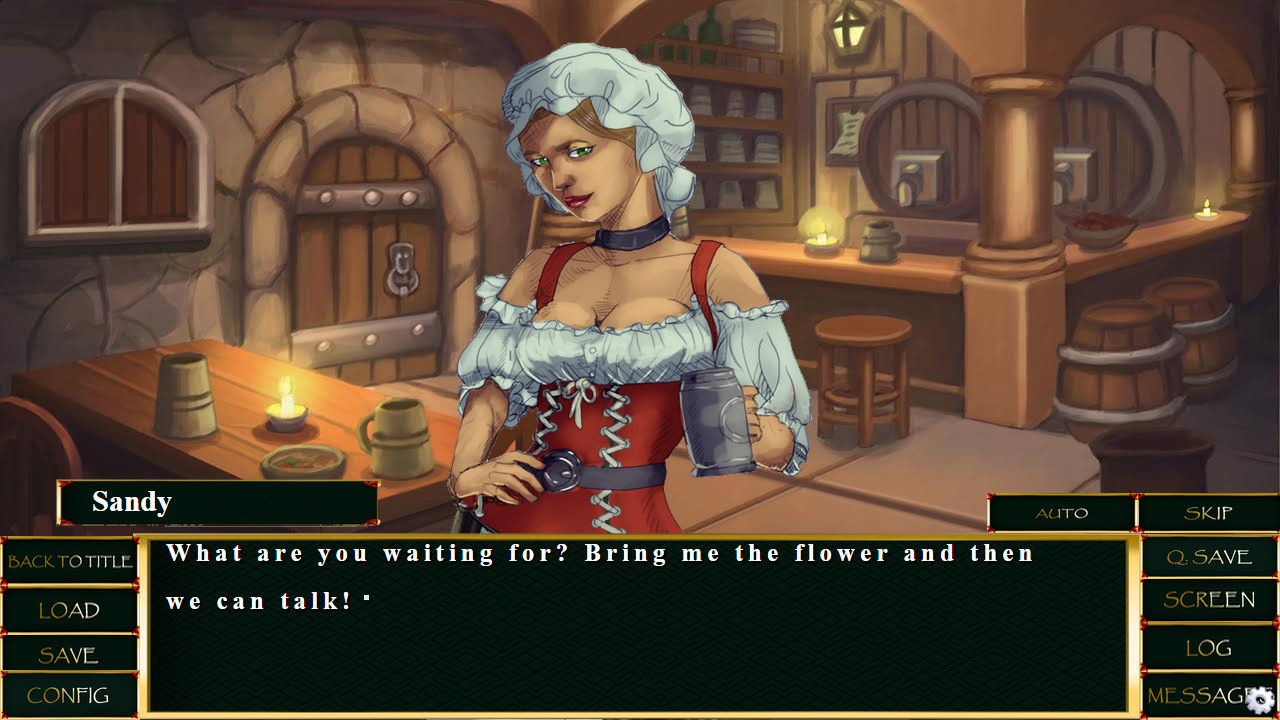This screenshot has width=1280, height=720.
Task: Quick save with Q.Save
Action: click(1209, 557)
